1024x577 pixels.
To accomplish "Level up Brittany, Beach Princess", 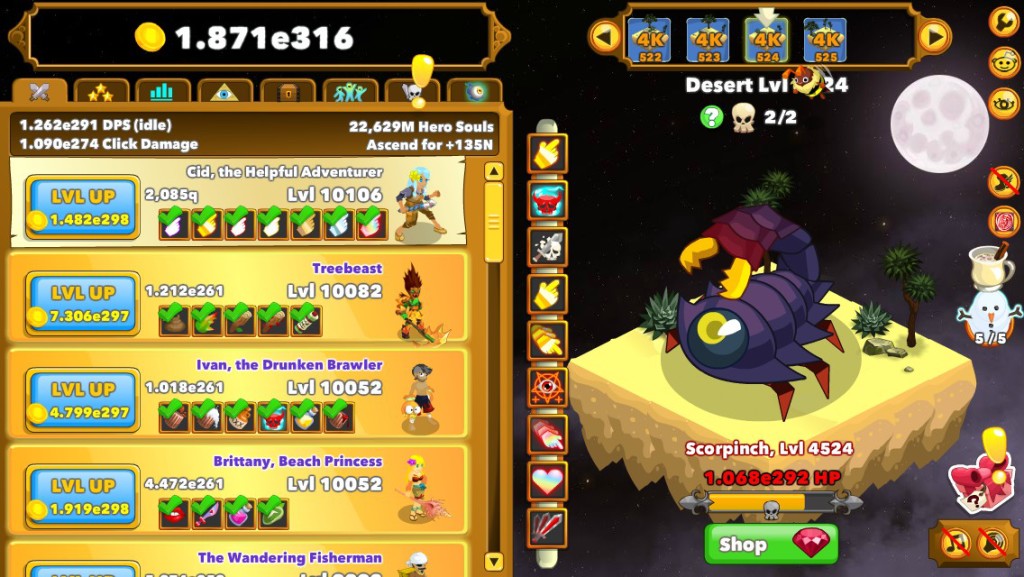I will [83, 496].
